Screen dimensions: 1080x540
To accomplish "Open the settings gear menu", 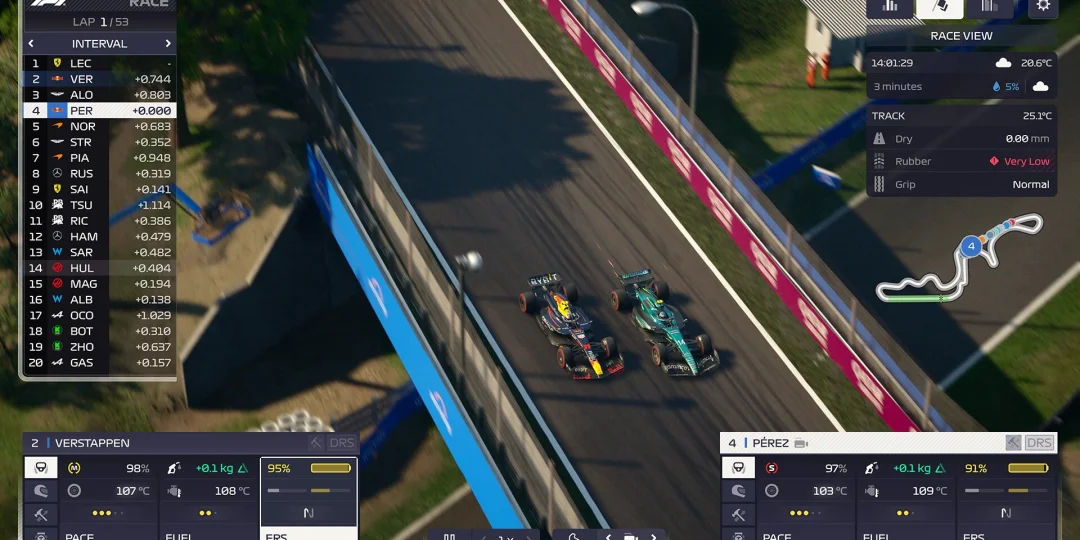I will pyautogui.click(x=1043, y=6).
